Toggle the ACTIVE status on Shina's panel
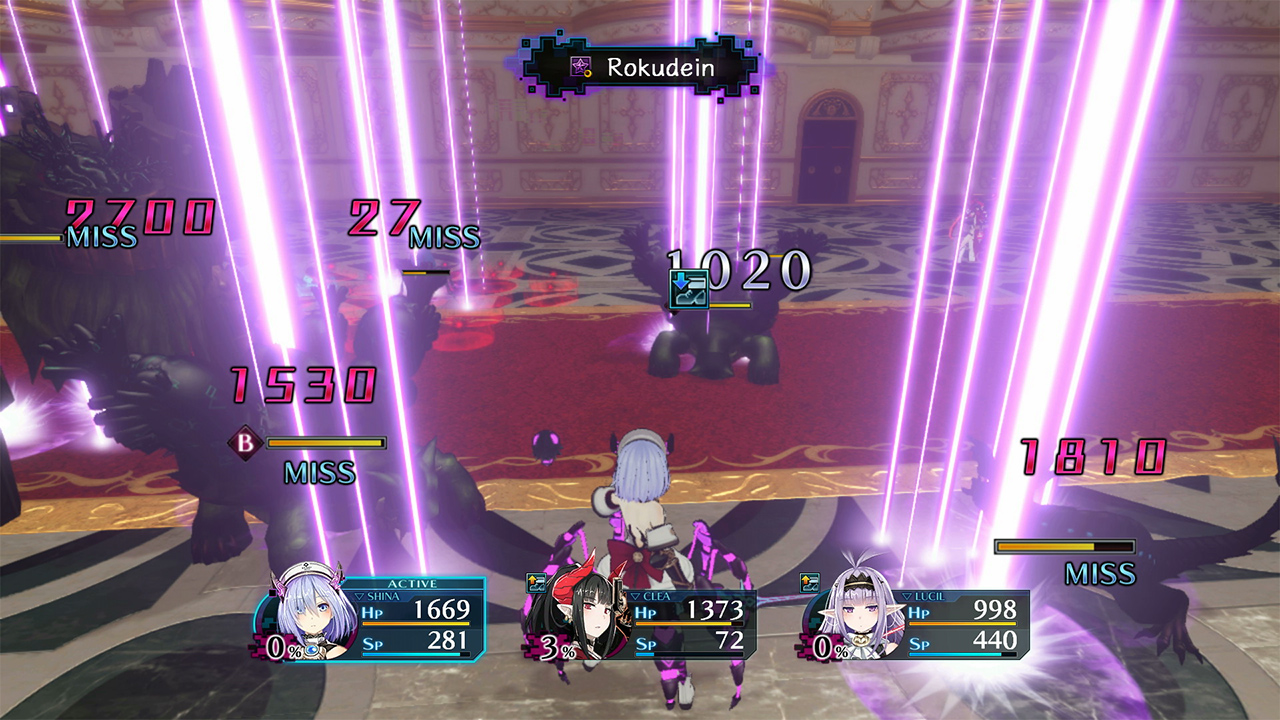The height and width of the screenshot is (720, 1280). click(410, 583)
